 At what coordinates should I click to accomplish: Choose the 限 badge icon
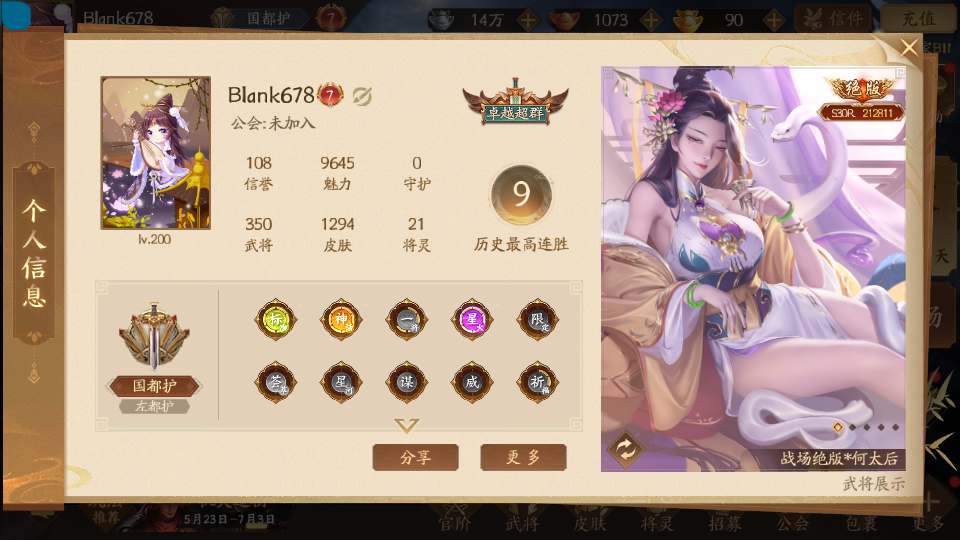coord(537,320)
